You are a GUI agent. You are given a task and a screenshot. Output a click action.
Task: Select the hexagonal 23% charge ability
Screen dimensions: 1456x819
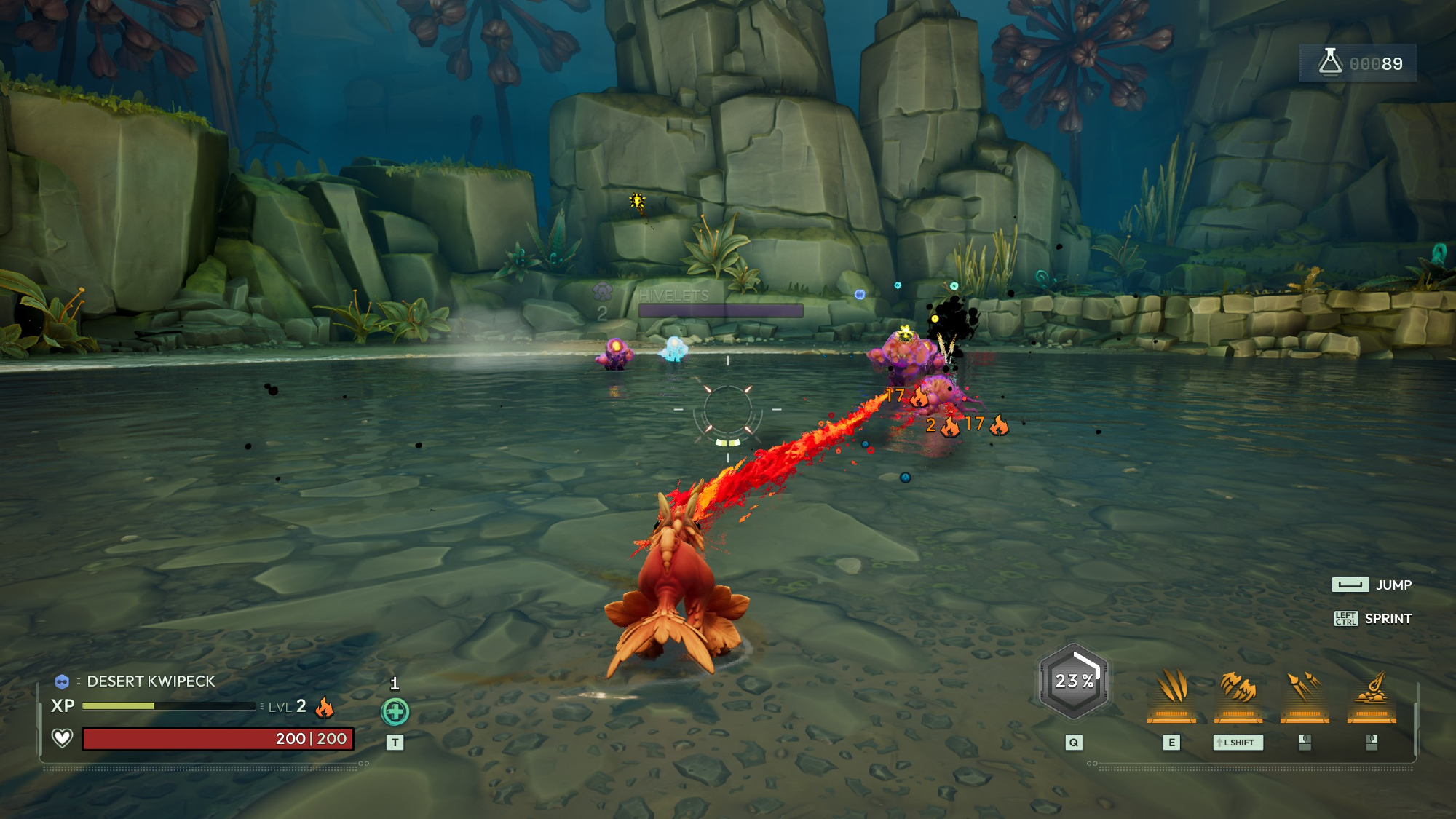point(1074,681)
